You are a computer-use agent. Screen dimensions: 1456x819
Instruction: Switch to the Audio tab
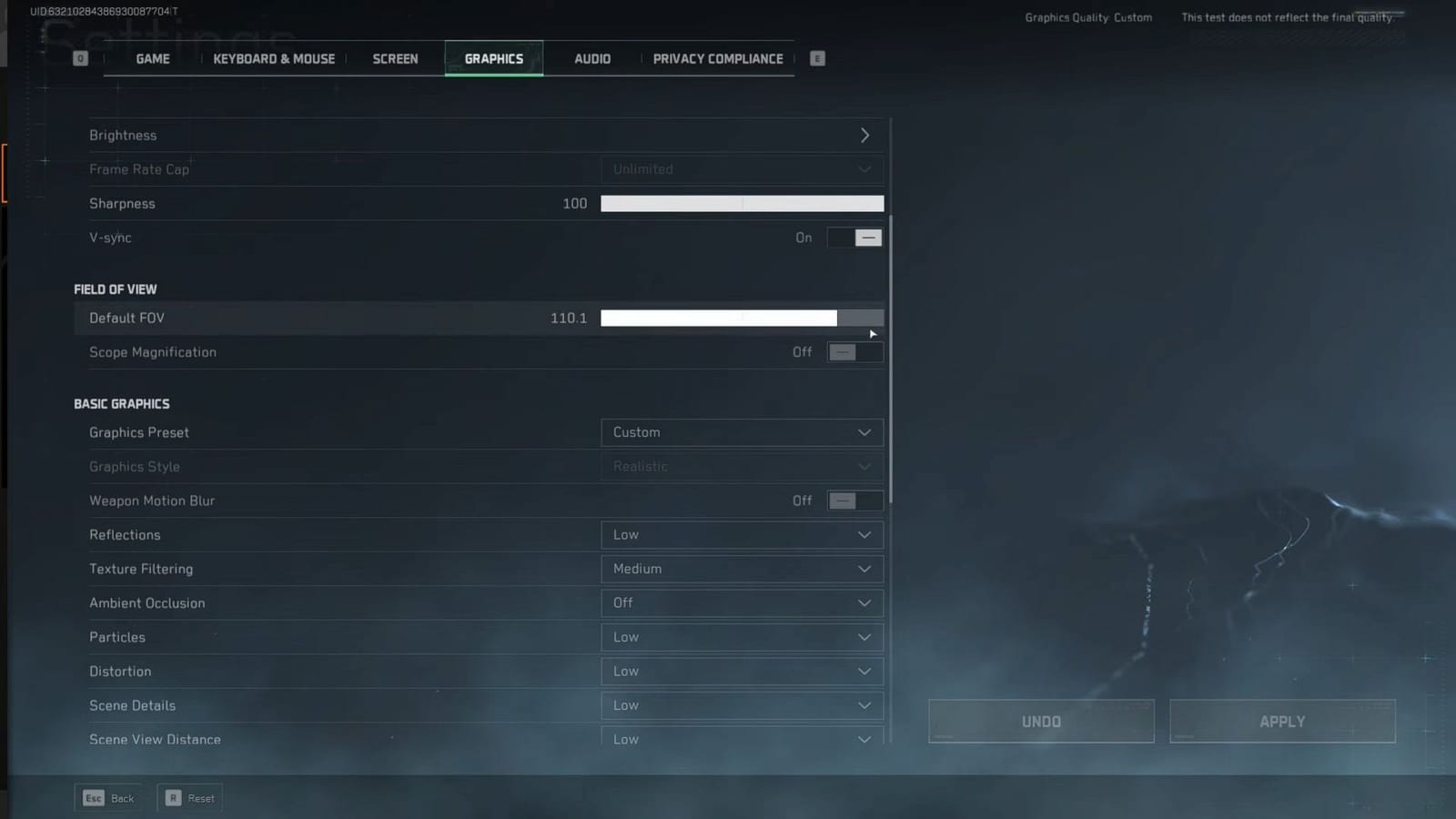pos(591,58)
